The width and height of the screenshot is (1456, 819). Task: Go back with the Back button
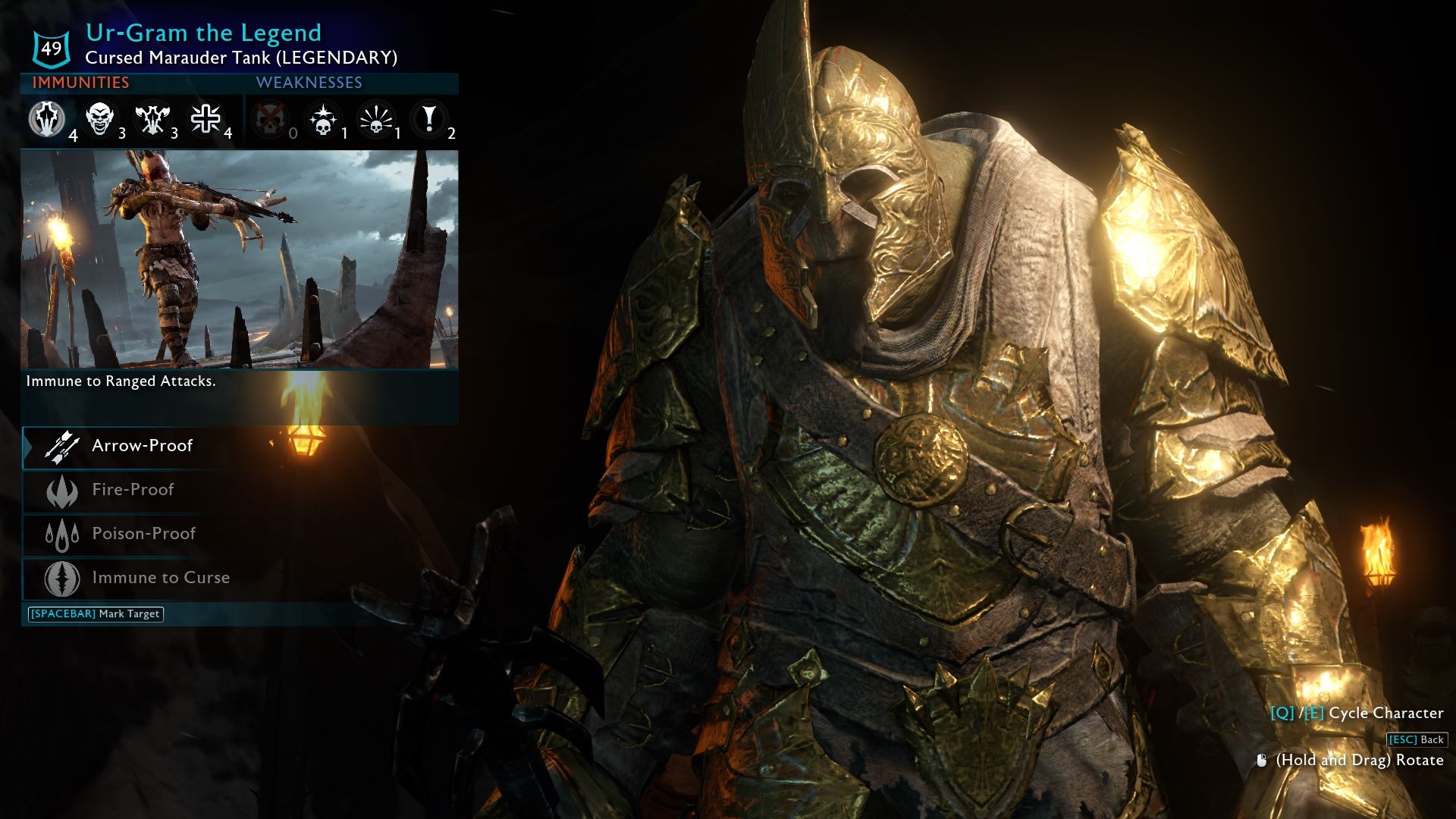(1417, 740)
